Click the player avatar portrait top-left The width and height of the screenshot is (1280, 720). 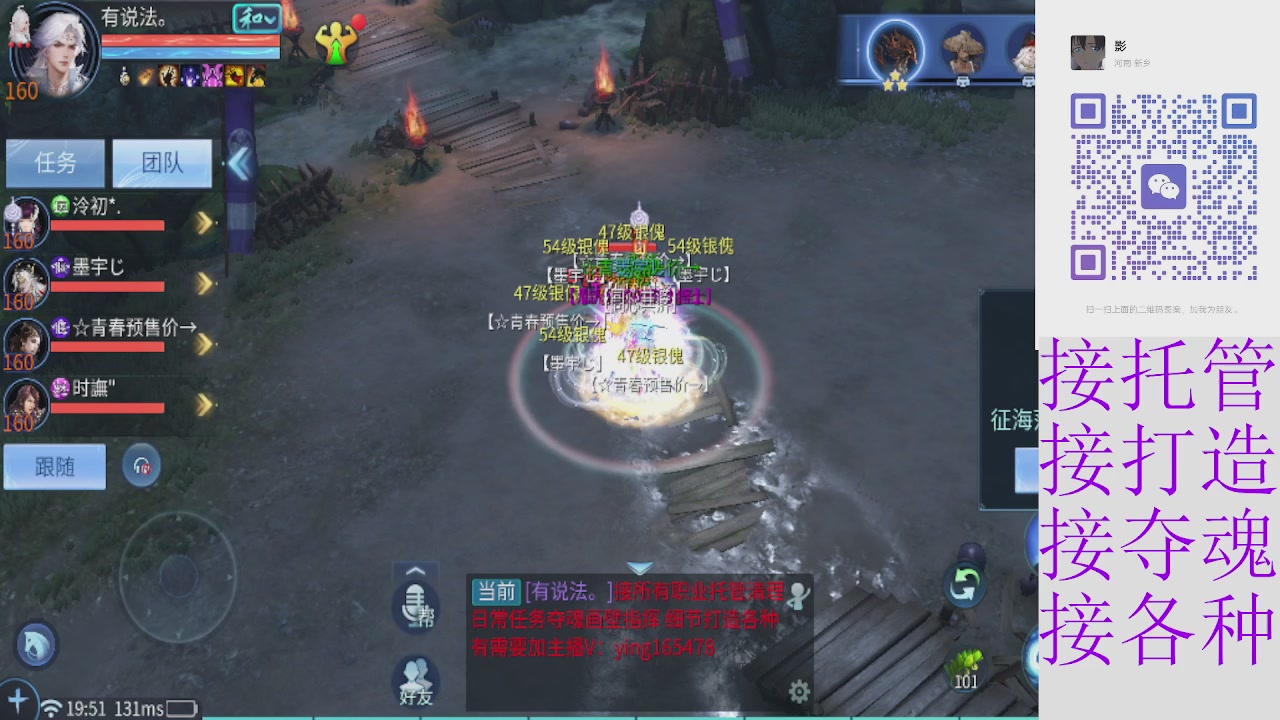pos(55,50)
